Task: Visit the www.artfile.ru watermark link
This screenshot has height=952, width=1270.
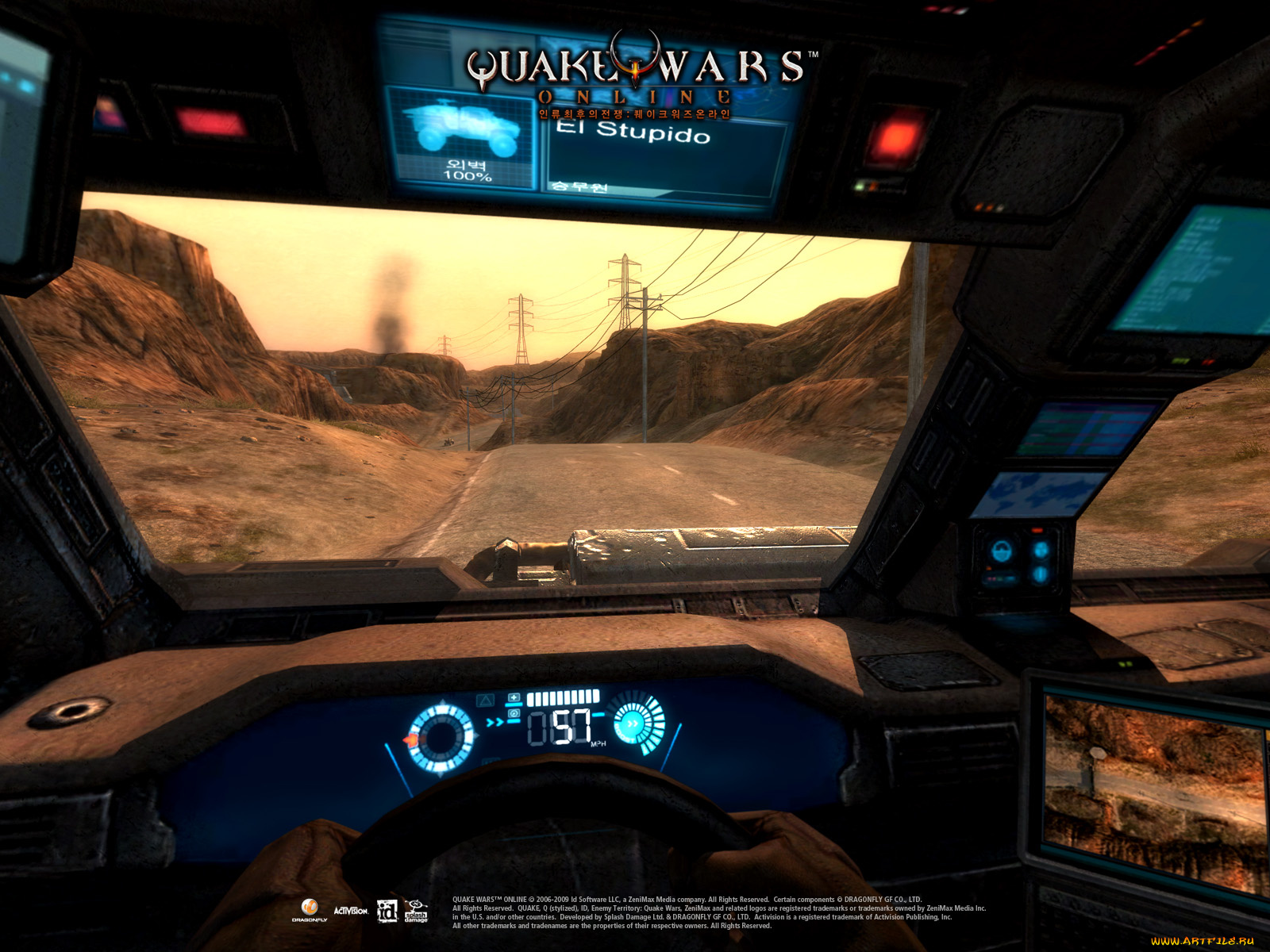Action: pyautogui.click(x=1202, y=941)
